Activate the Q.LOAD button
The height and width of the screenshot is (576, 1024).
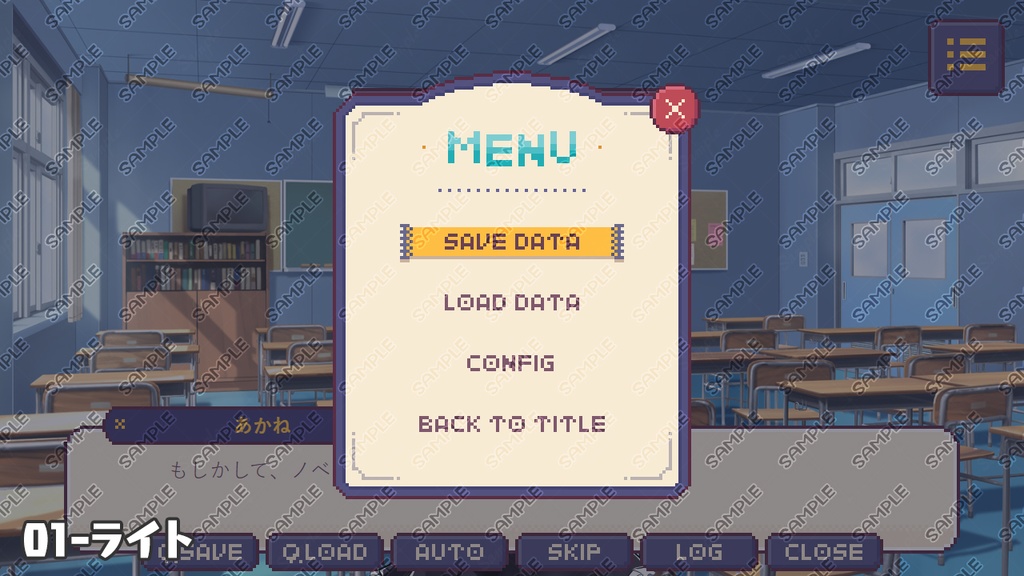[324, 552]
